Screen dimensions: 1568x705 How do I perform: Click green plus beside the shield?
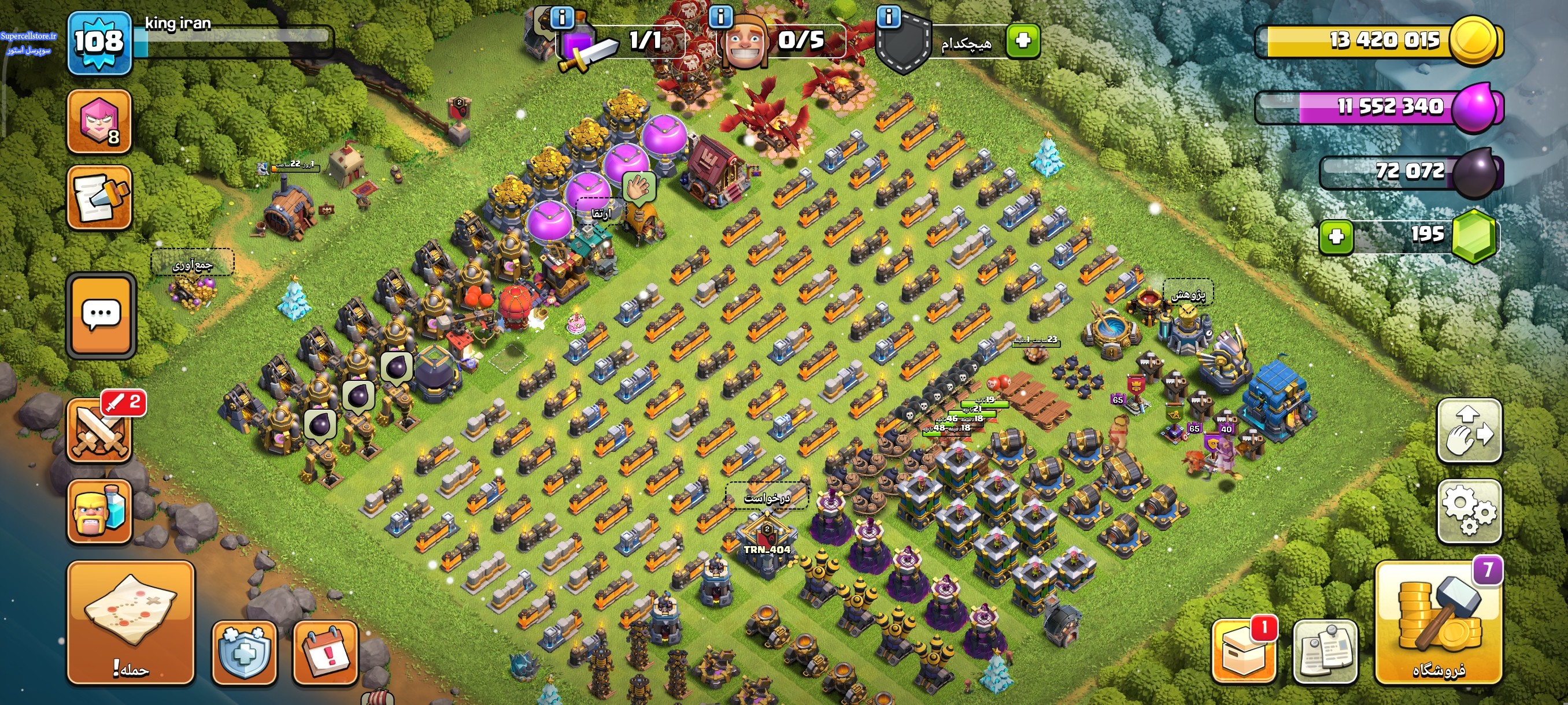(1023, 41)
